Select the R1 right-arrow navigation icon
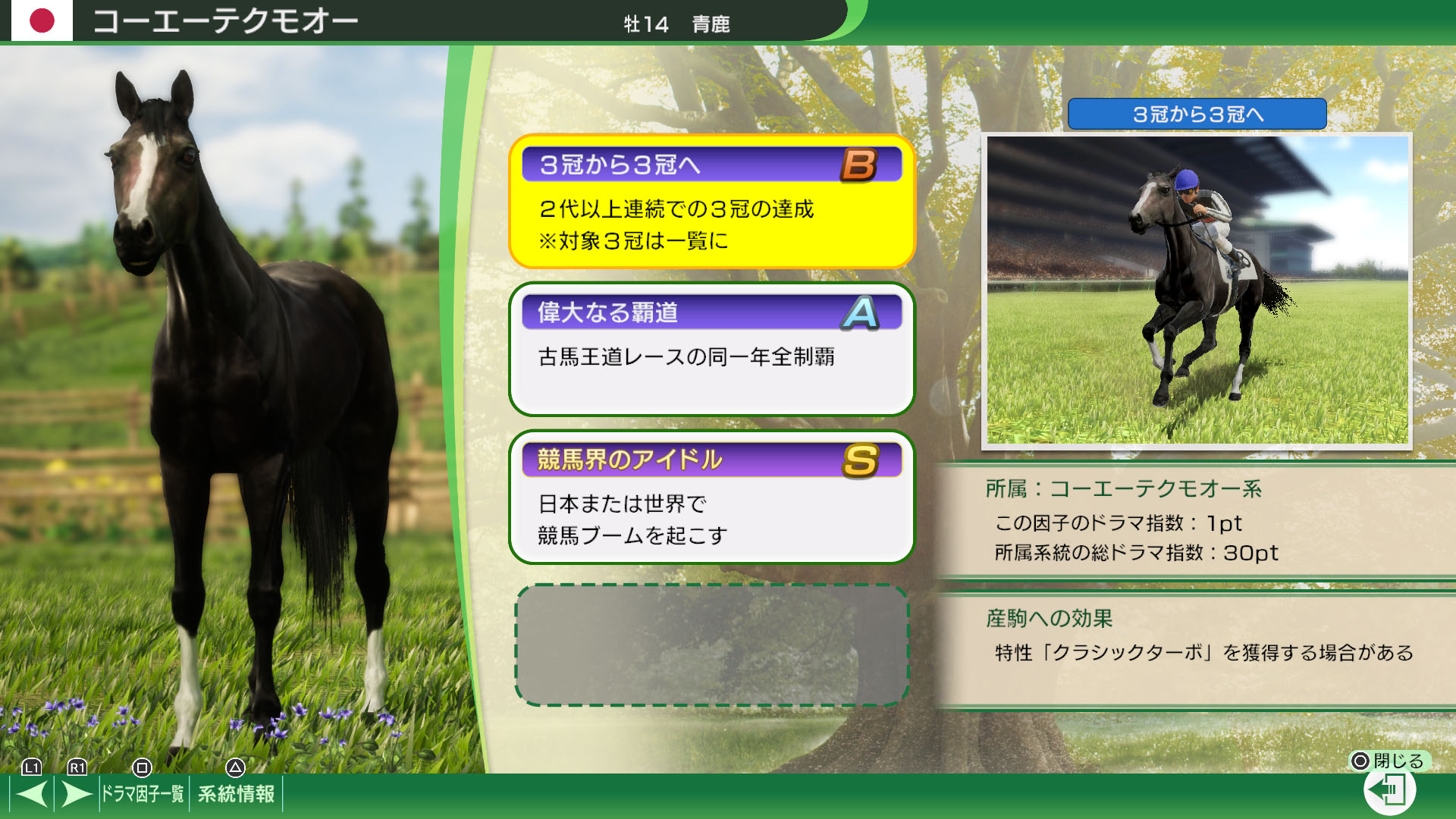Image resolution: width=1456 pixels, height=819 pixels. [76, 793]
